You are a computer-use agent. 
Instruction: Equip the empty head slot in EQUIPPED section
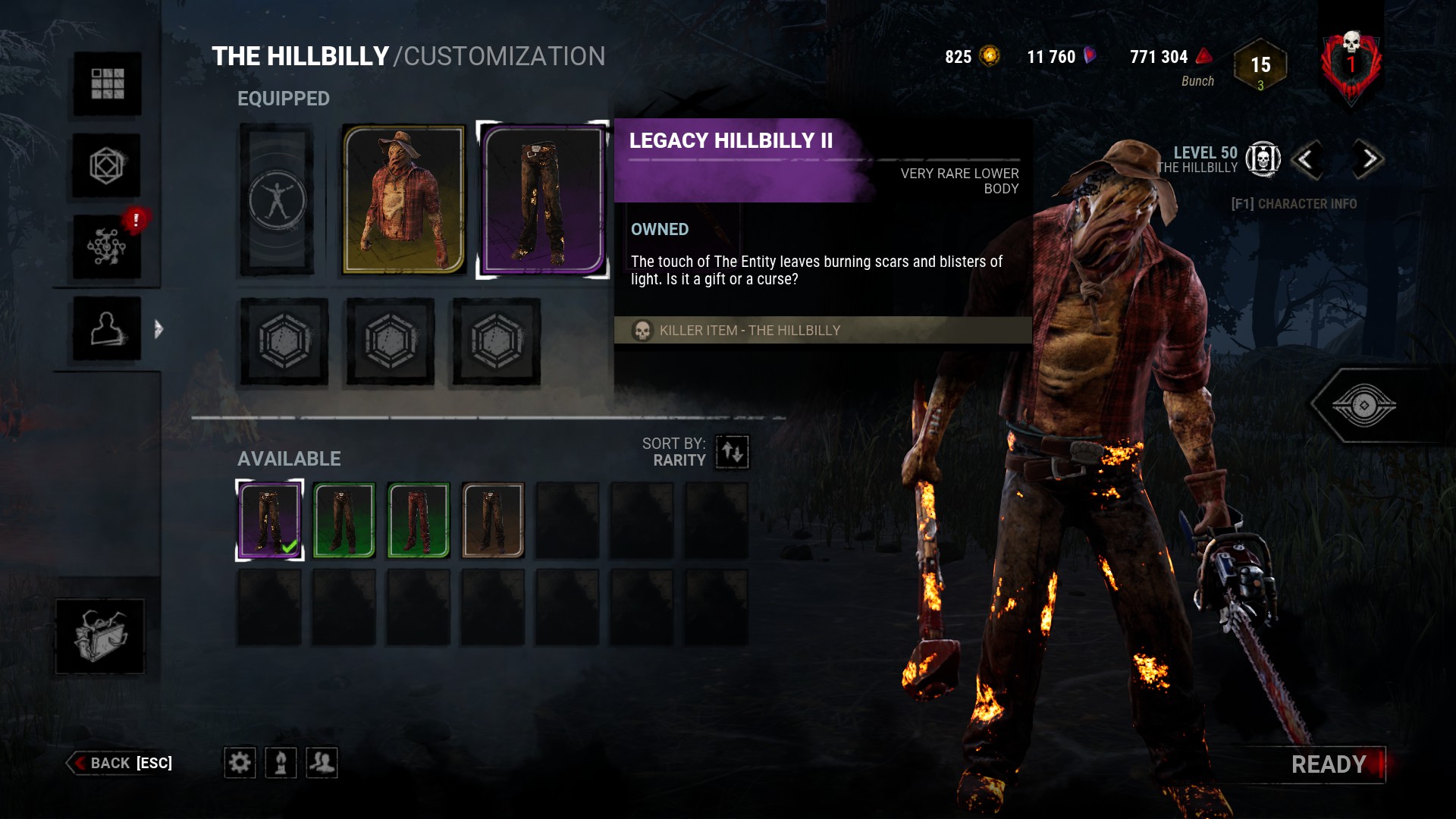[277, 199]
